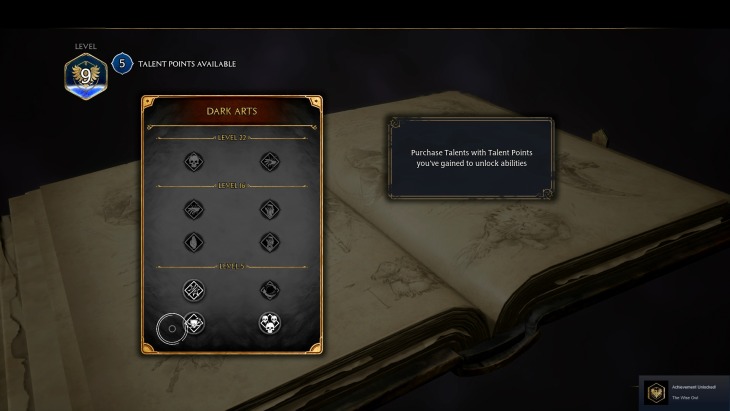Choose the swirling ring talent under Level 5

tap(269, 290)
